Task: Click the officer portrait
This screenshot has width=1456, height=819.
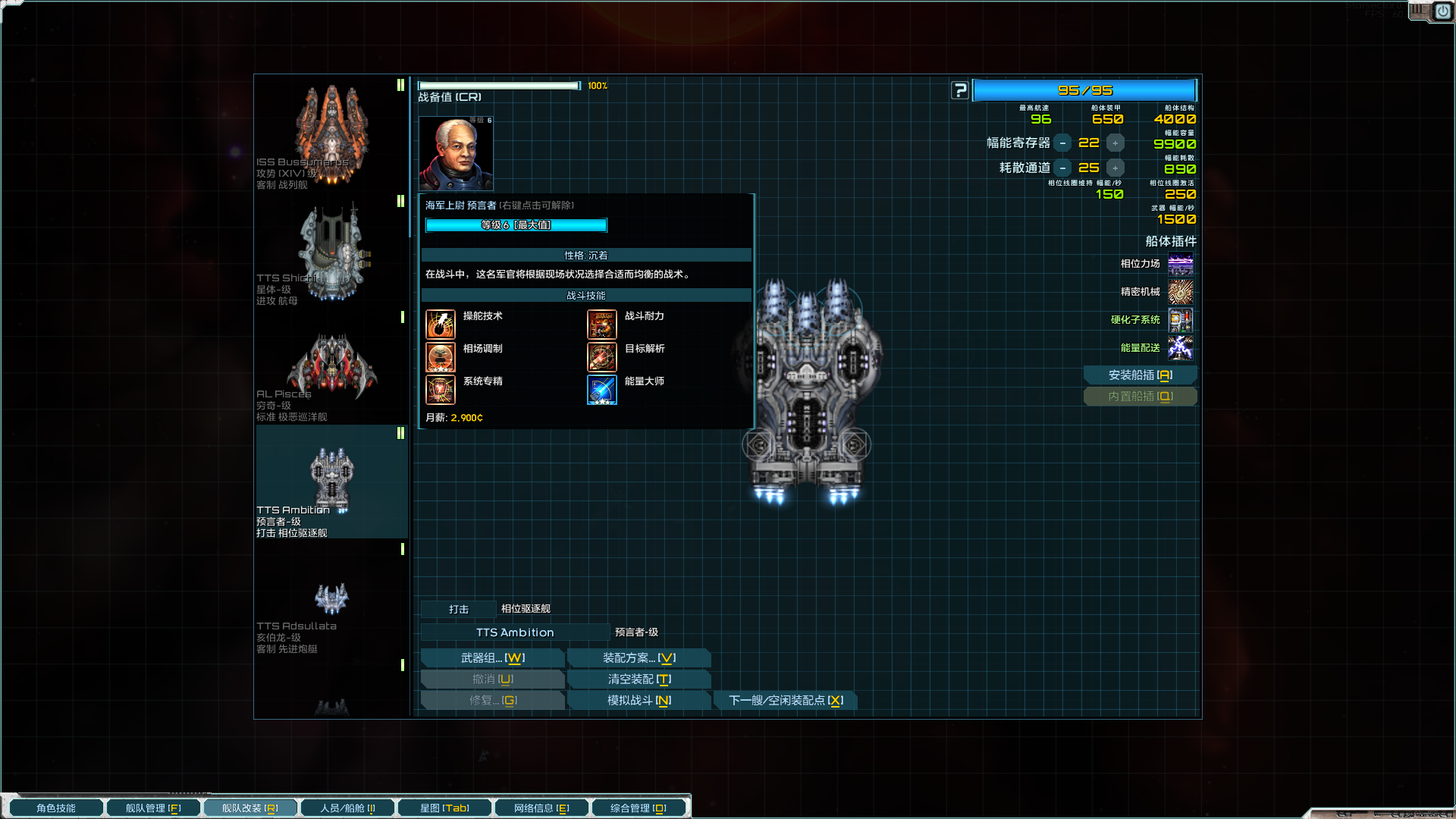Action: coord(456,154)
